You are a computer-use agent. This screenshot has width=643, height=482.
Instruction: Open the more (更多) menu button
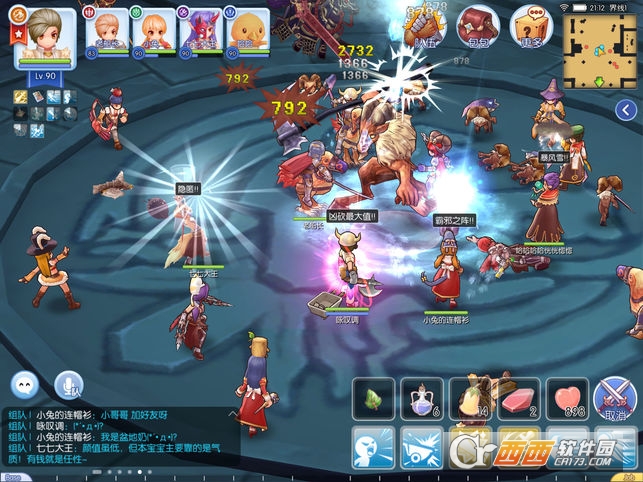(530, 27)
